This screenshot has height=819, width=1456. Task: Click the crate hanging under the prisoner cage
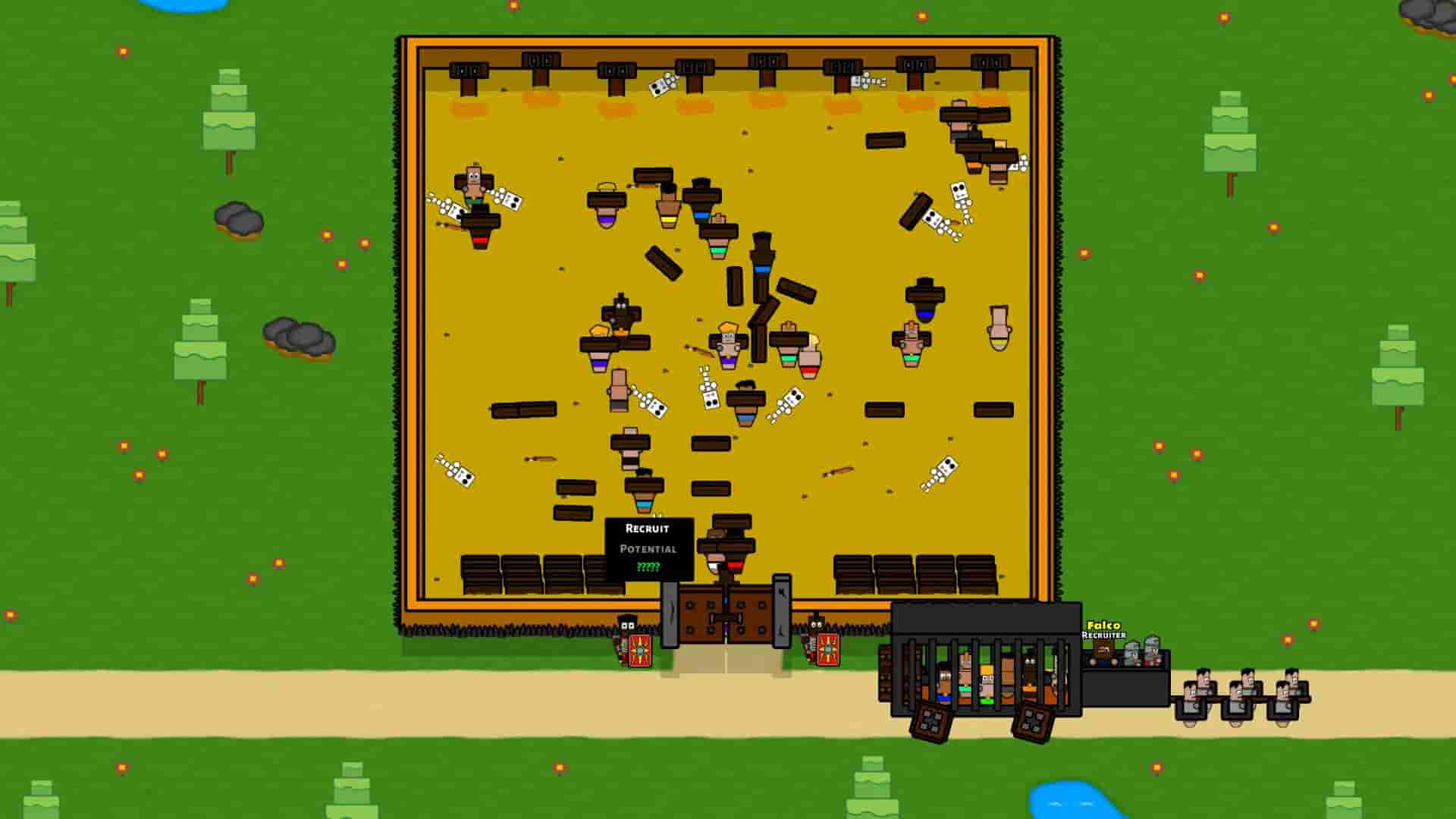coord(931,723)
